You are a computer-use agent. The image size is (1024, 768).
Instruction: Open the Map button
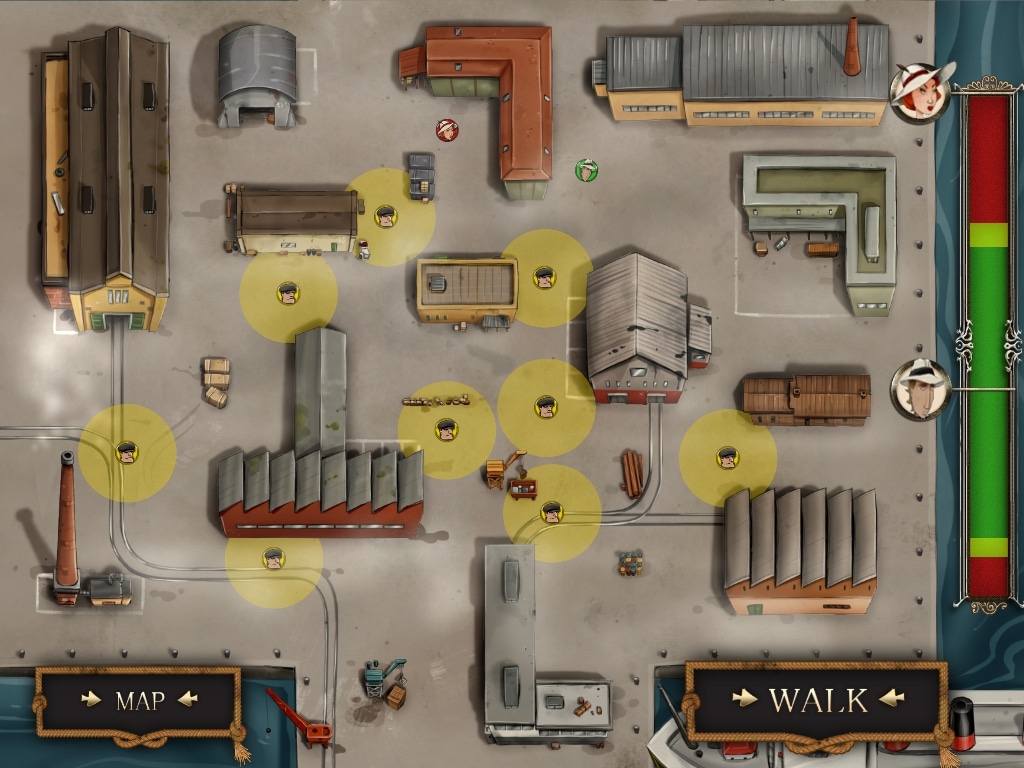(x=139, y=700)
